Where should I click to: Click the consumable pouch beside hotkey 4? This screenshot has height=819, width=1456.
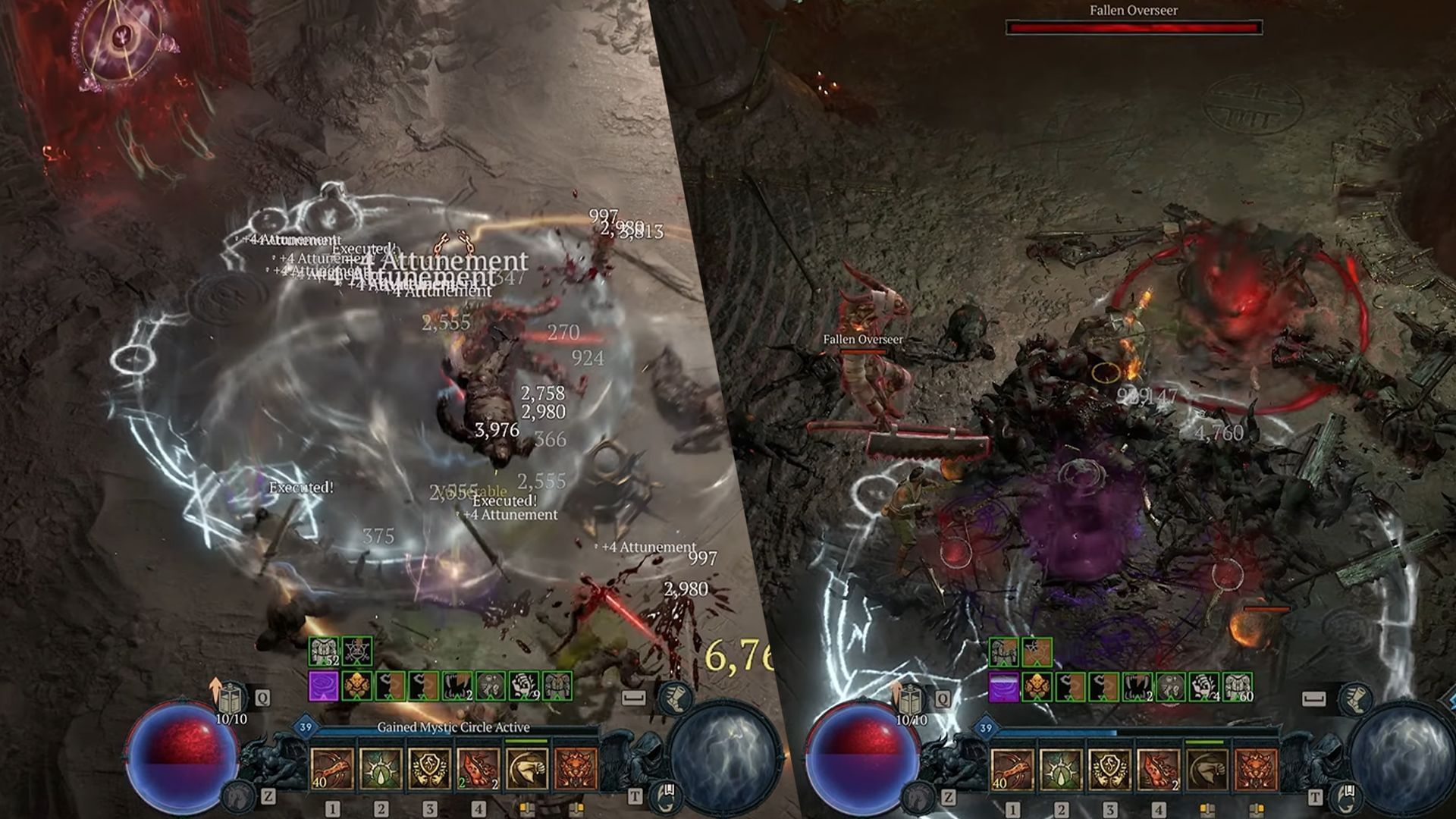click(526, 809)
